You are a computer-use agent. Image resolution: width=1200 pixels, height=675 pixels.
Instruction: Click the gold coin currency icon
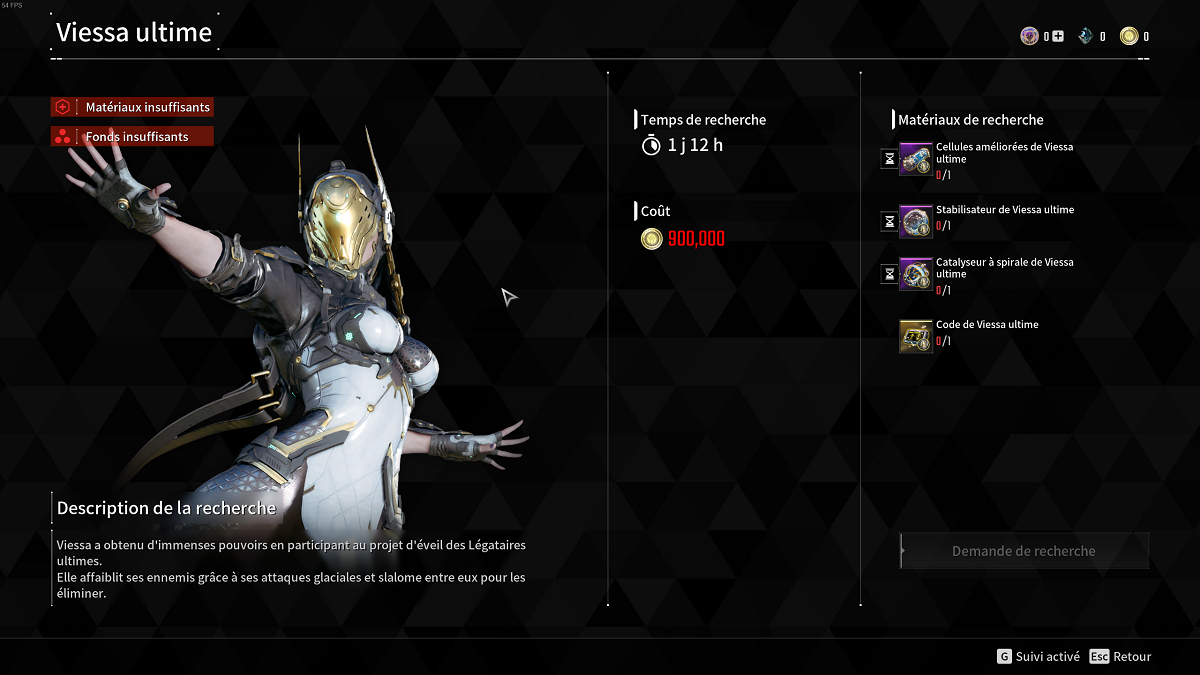point(1129,37)
